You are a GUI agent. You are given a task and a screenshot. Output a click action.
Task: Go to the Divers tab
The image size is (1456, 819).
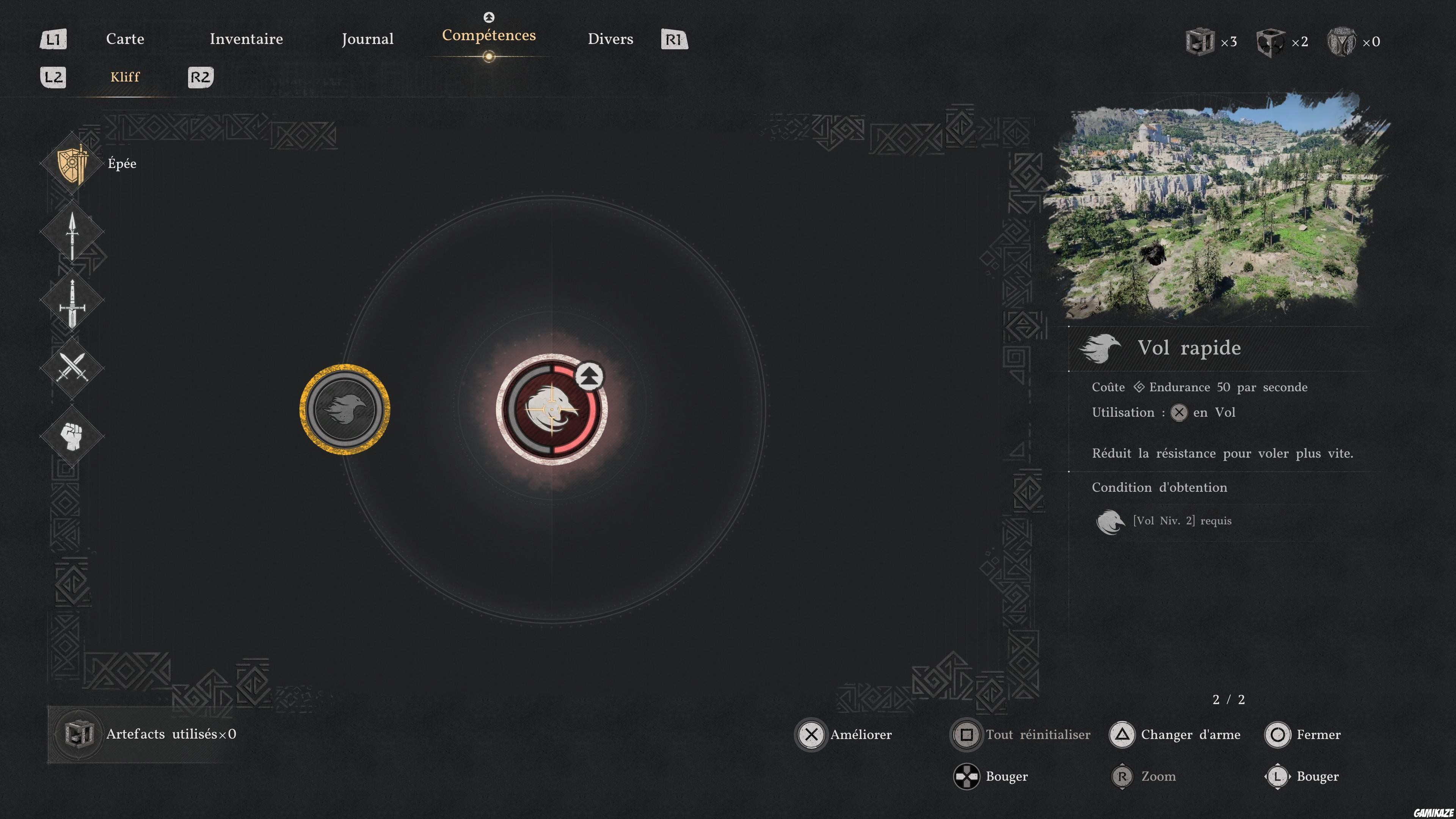[x=610, y=39]
